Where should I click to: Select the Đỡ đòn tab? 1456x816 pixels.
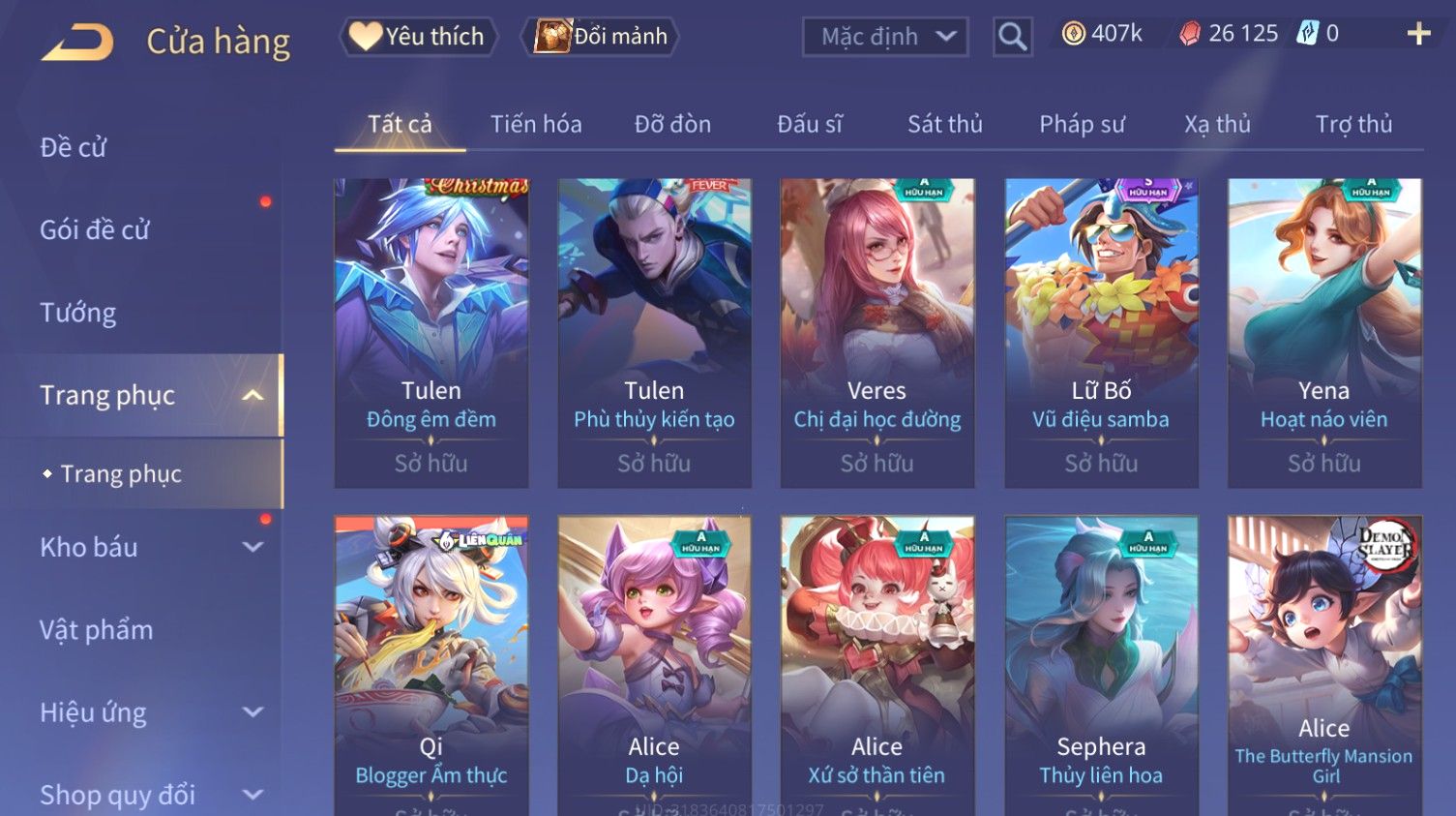pos(672,124)
